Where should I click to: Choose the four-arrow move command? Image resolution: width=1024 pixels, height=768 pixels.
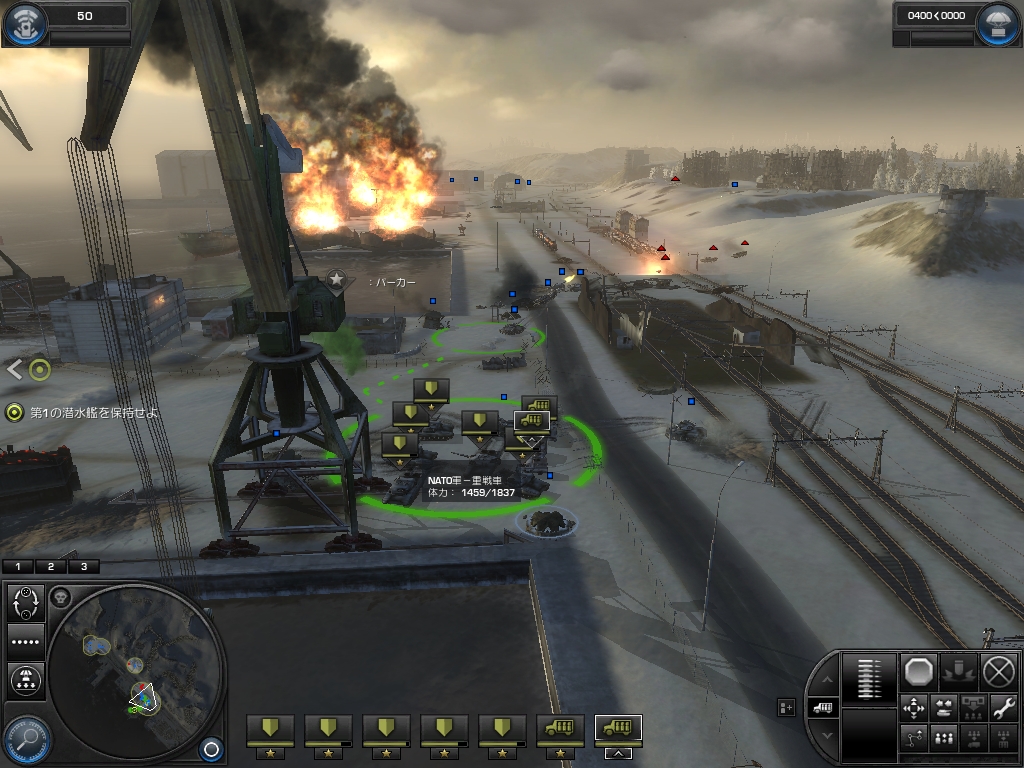[x=915, y=708]
